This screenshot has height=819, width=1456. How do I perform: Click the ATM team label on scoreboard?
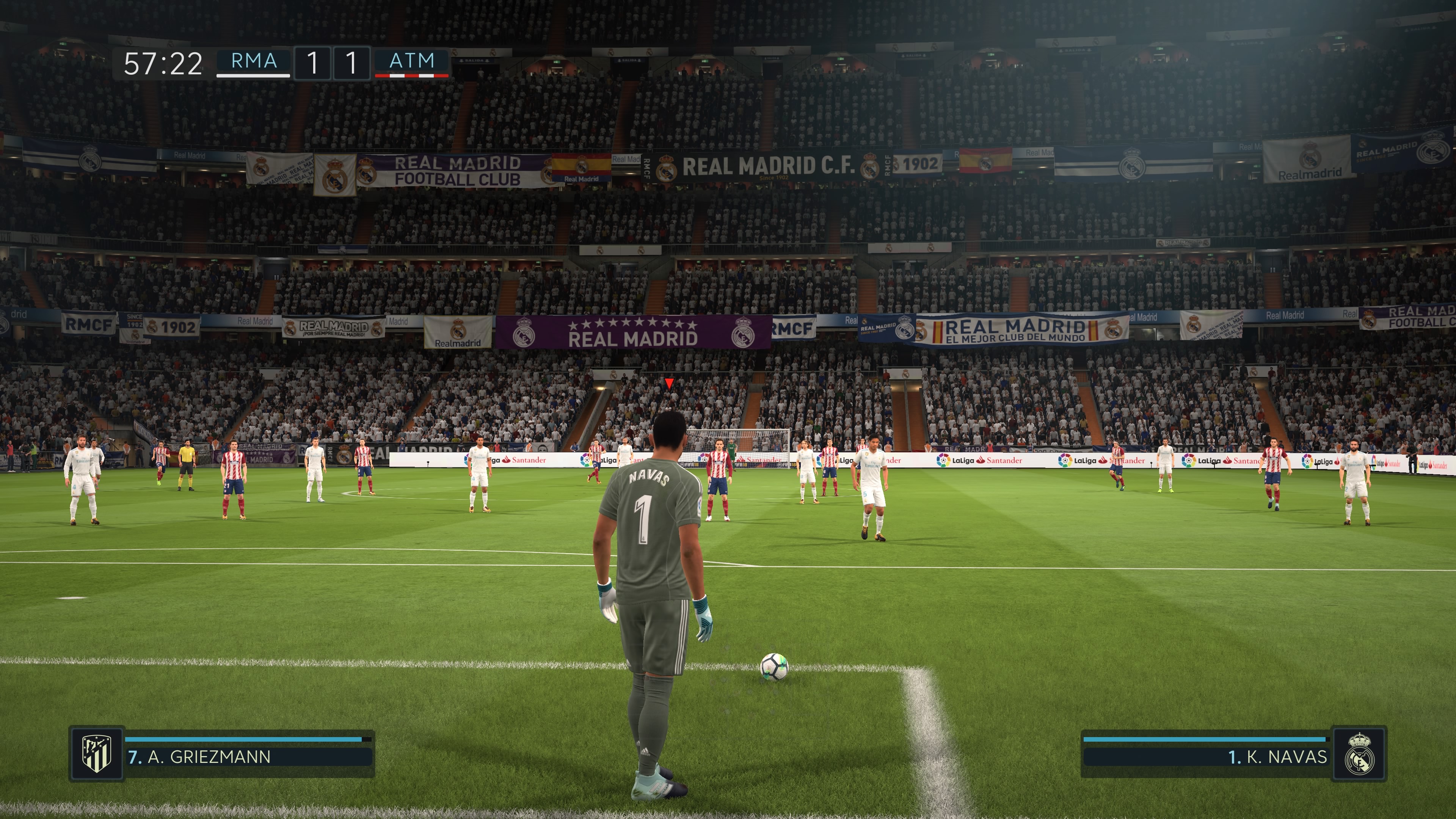pyautogui.click(x=411, y=61)
